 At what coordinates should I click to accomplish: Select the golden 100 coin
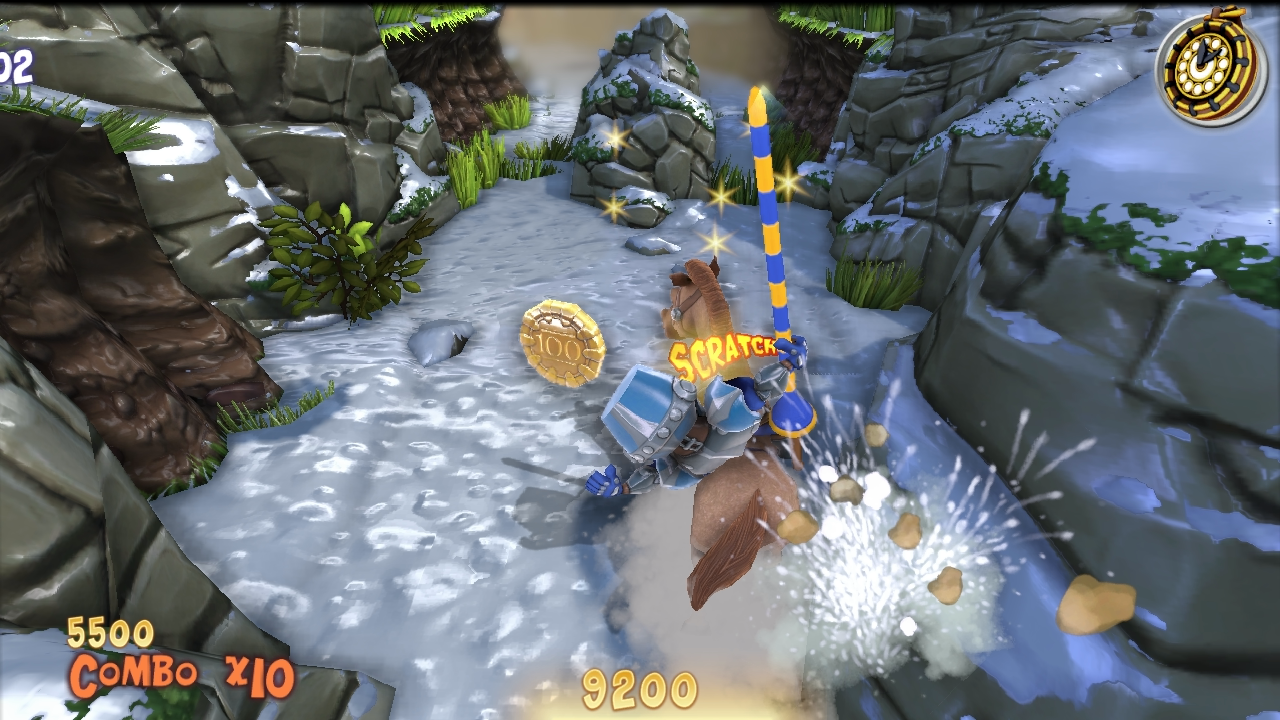[562, 343]
